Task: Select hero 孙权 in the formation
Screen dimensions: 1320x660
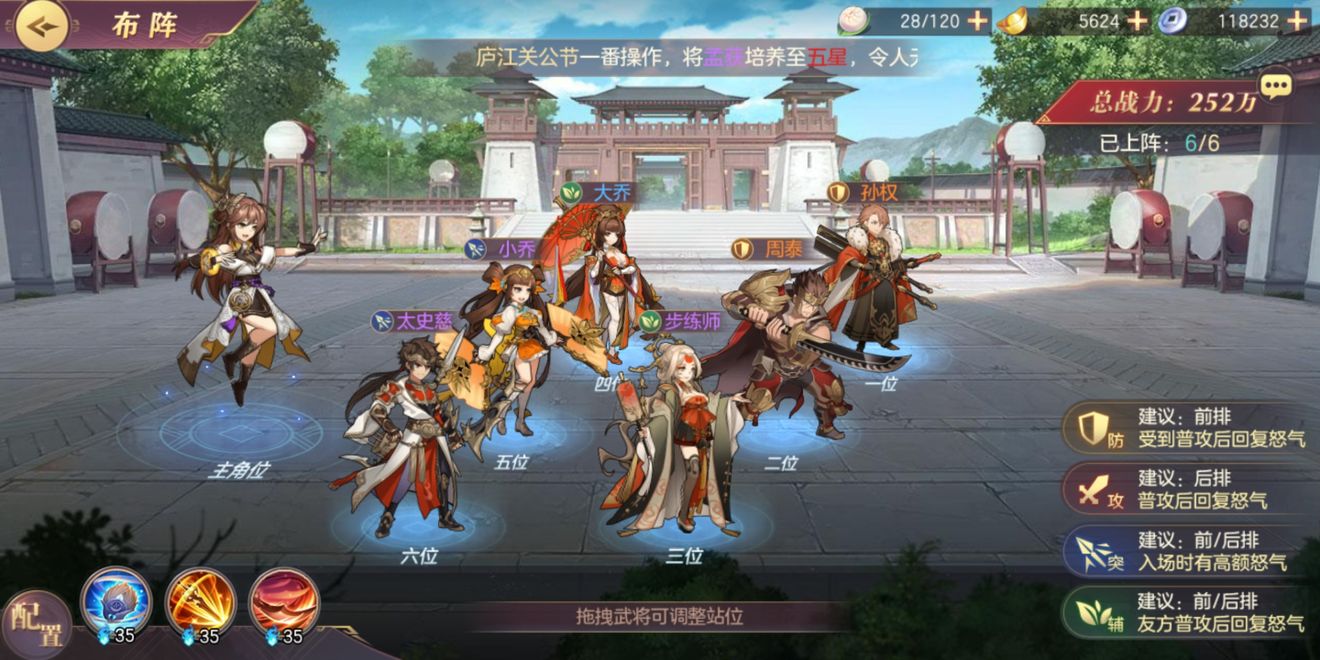Action: coord(872,280)
